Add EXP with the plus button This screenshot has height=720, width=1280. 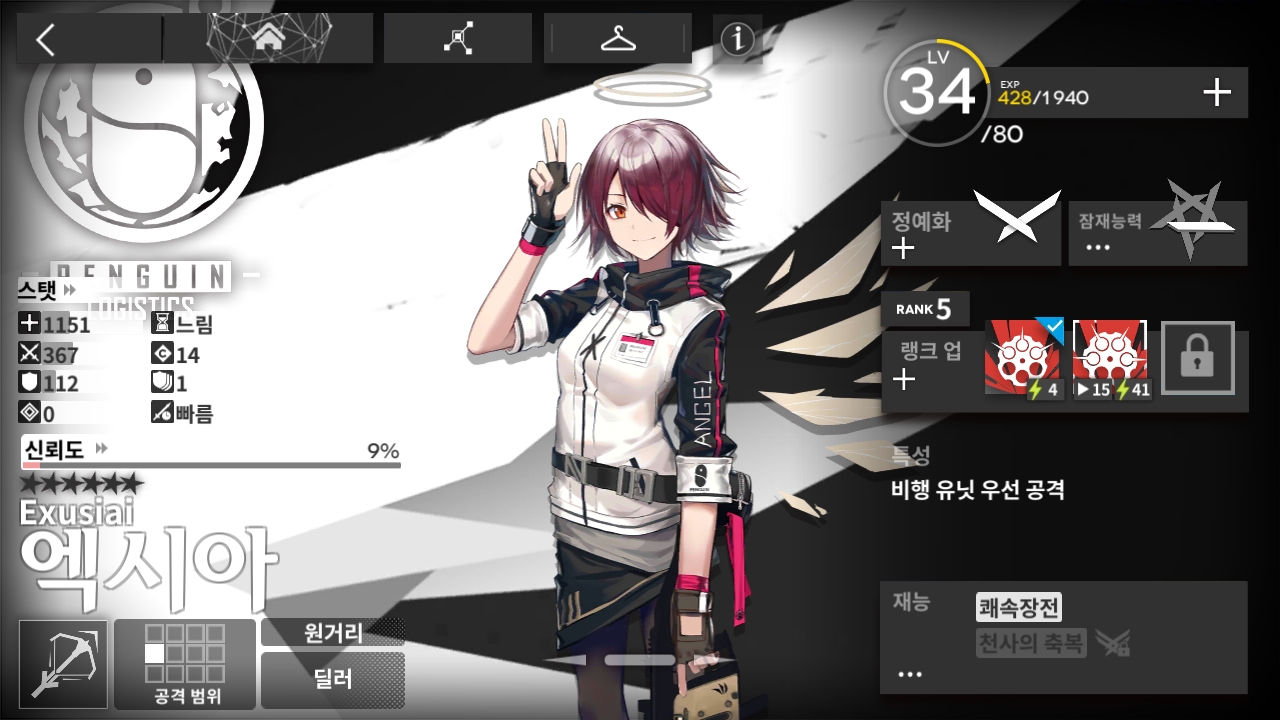click(x=1216, y=93)
